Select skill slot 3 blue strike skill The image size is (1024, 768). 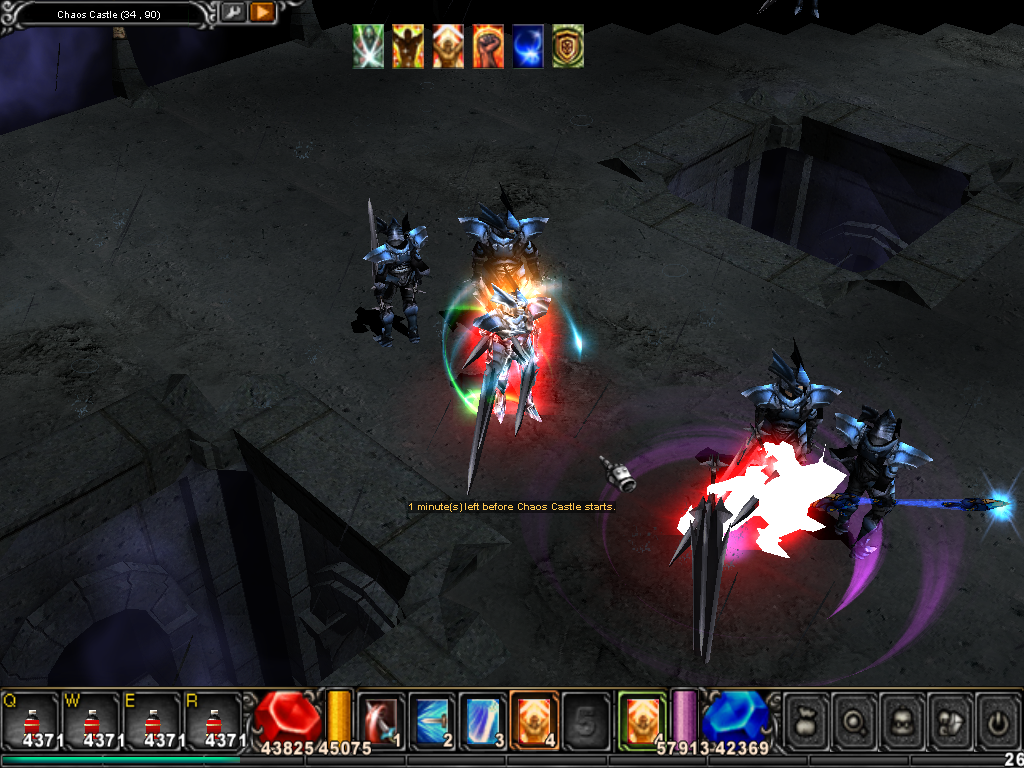[484, 718]
